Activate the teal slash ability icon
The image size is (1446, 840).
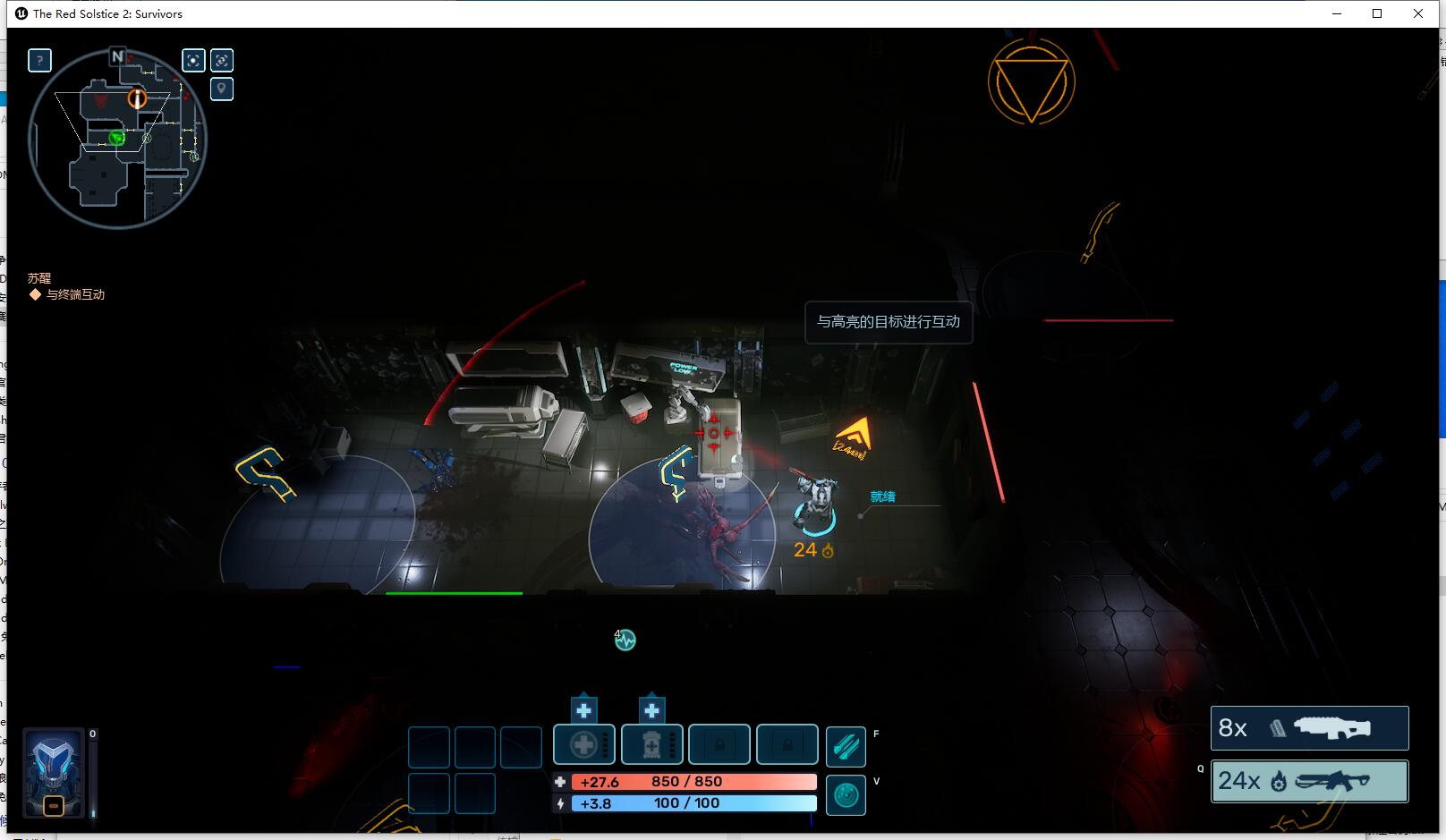tap(846, 746)
